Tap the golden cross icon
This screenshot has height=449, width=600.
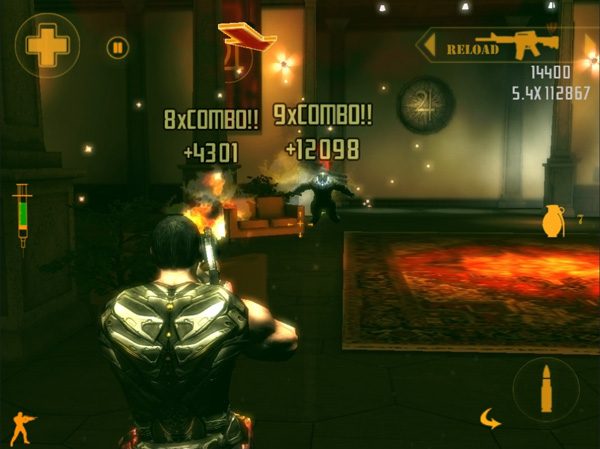46,46
